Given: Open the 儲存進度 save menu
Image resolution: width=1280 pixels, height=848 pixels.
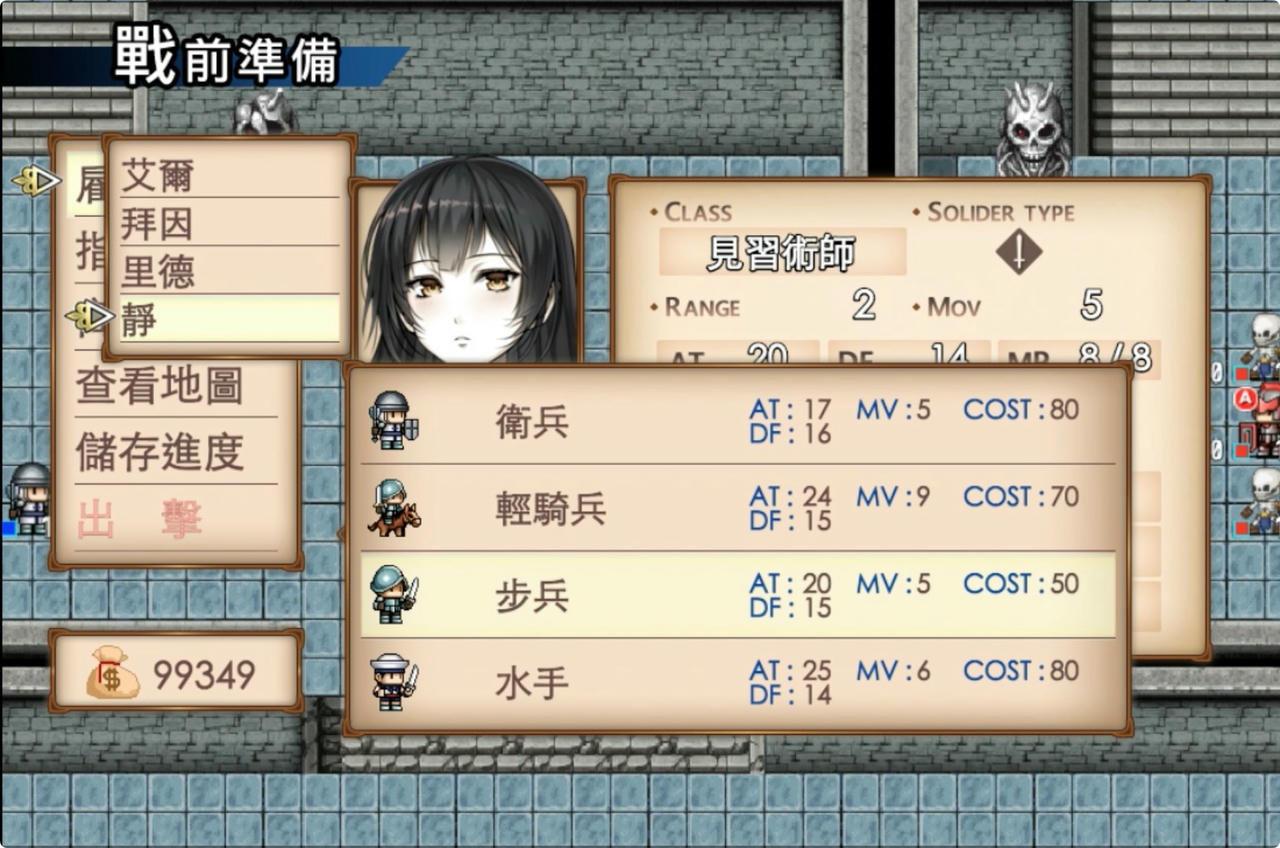Looking at the screenshot, I should click(x=160, y=452).
